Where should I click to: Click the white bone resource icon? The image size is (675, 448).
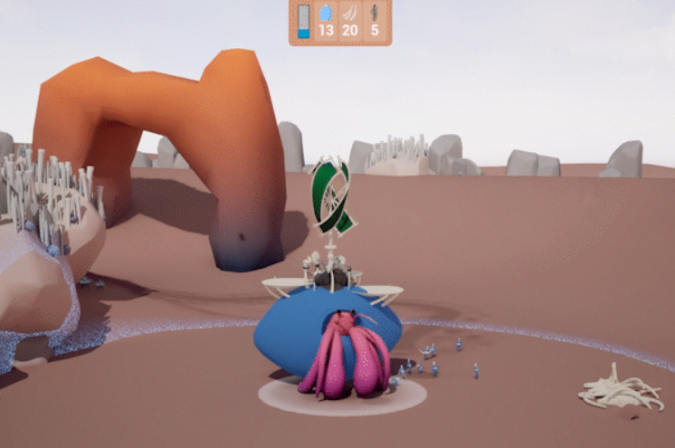350,13
